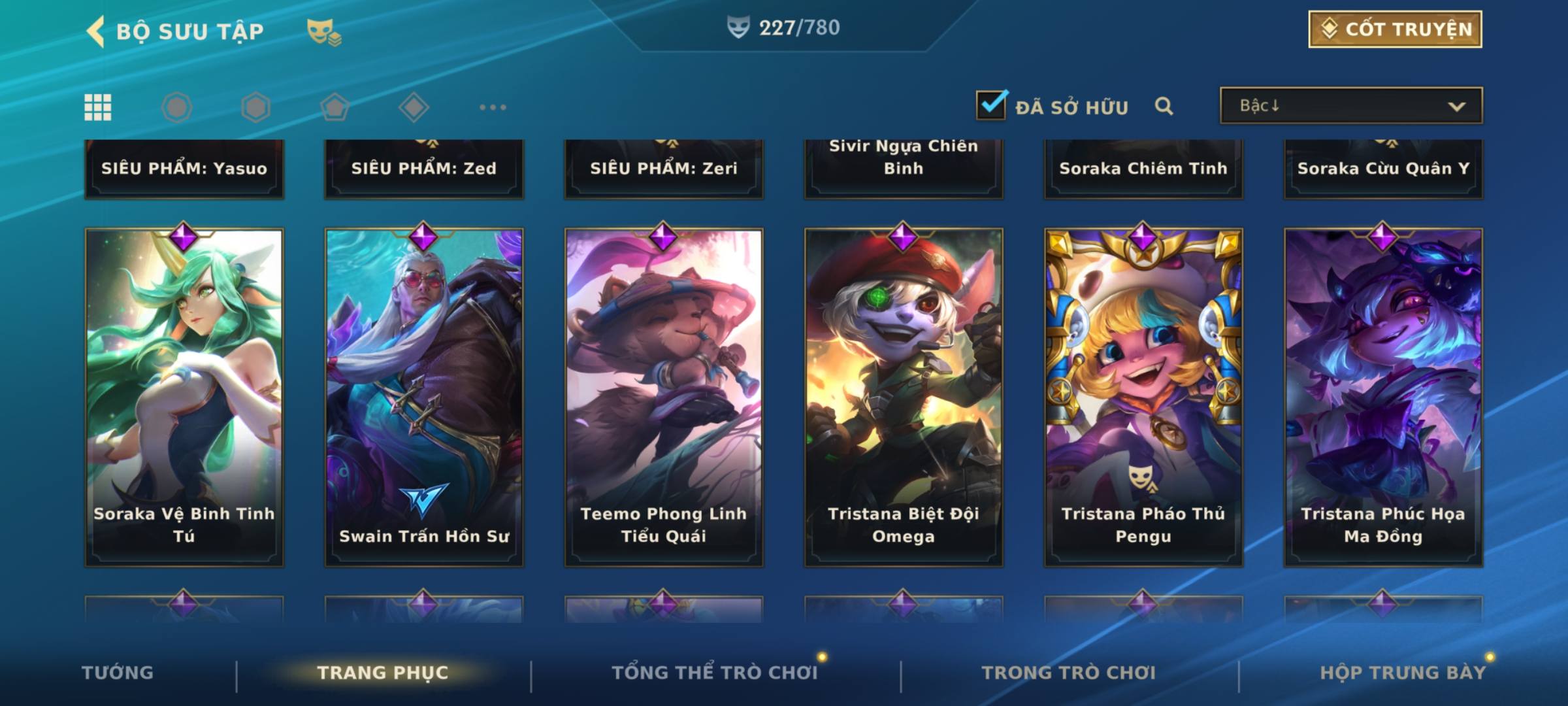
Task: Expand the Bậc sort dropdown
Action: coord(1350,106)
